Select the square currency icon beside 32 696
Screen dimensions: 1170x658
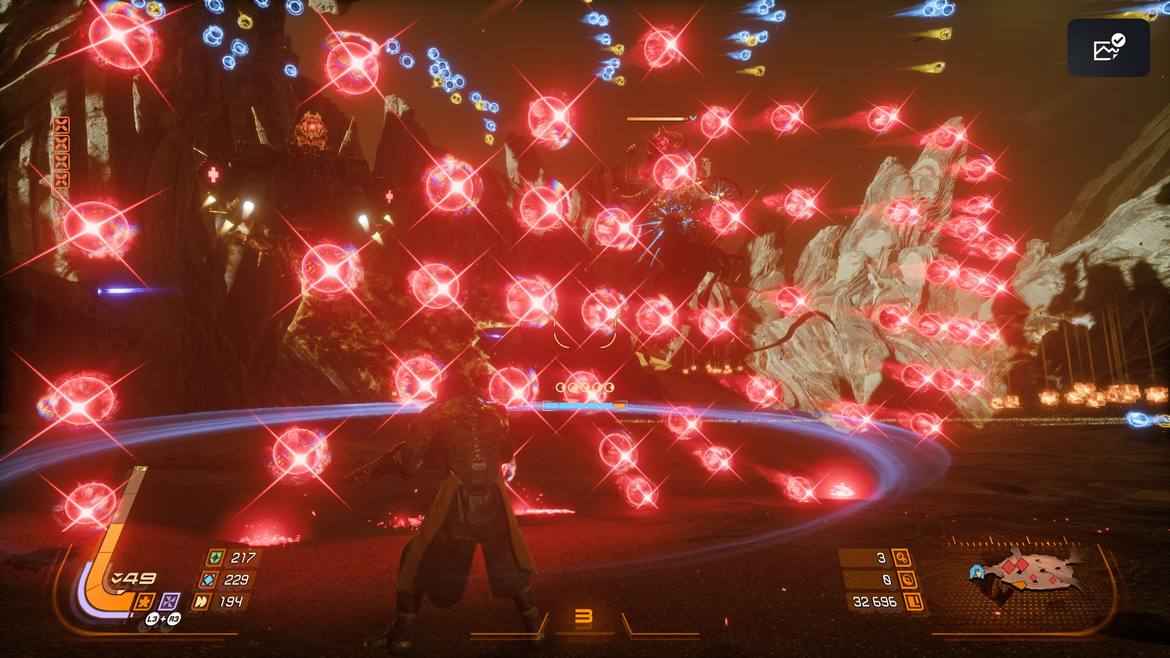pos(912,602)
